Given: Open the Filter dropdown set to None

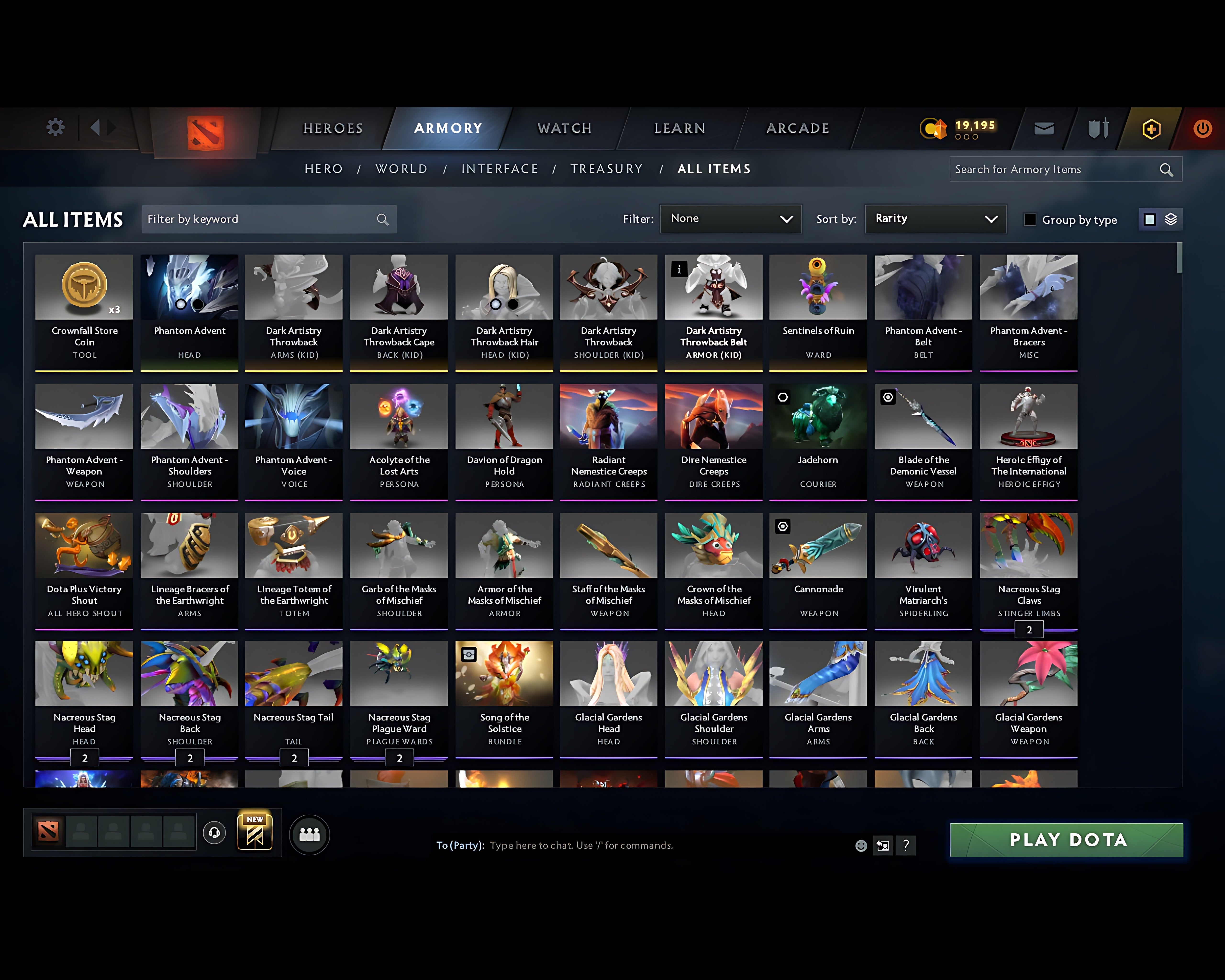Looking at the screenshot, I should tap(731, 219).
